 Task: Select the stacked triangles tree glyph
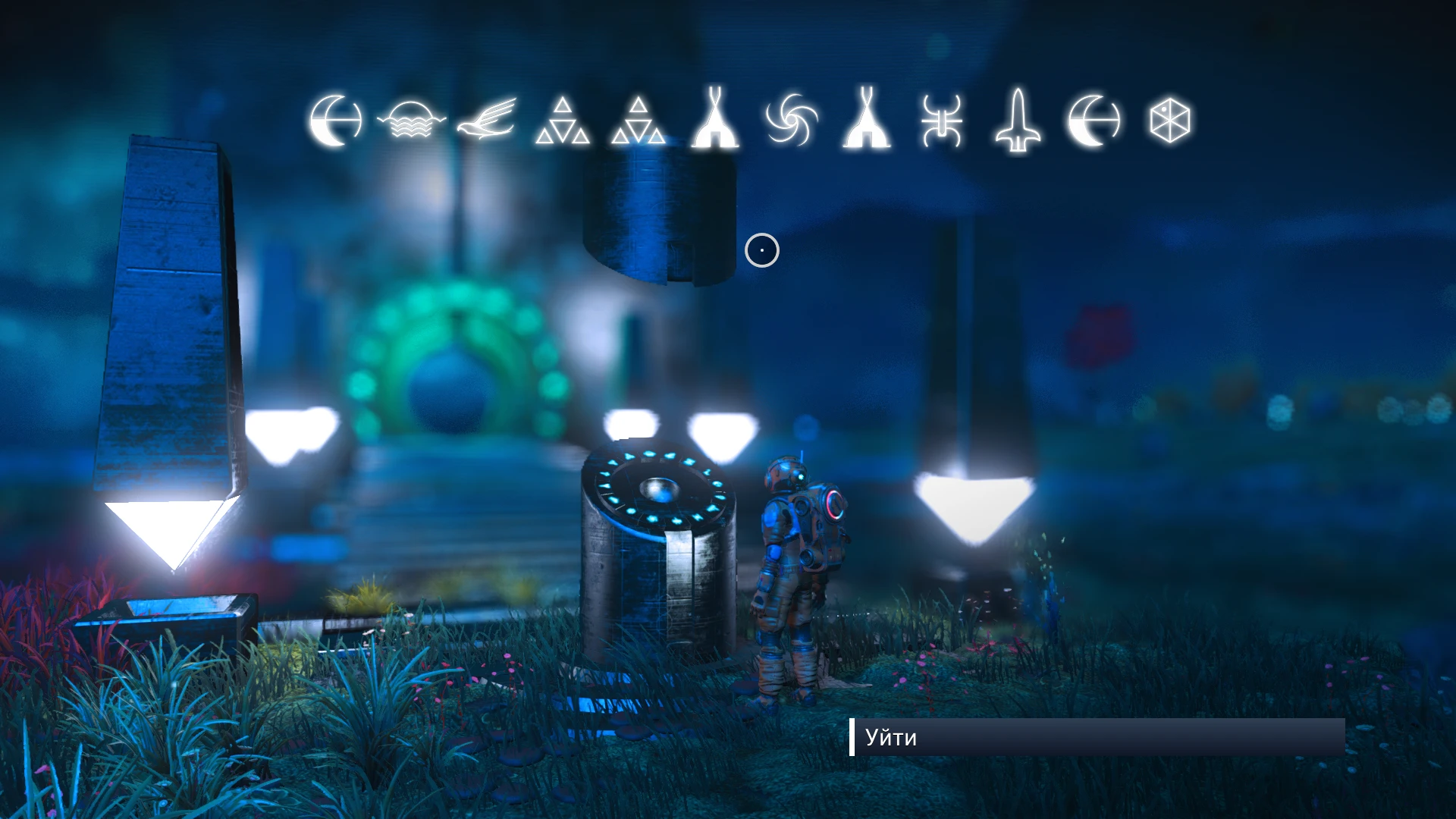pyautogui.click(x=565, y=121)
